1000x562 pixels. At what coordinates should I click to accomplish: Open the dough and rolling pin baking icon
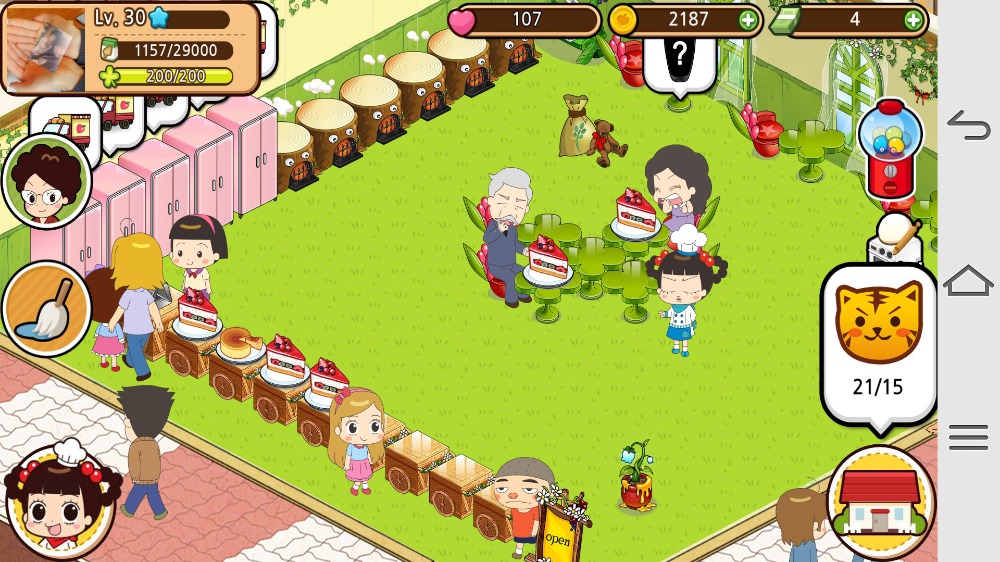(895, 240)
